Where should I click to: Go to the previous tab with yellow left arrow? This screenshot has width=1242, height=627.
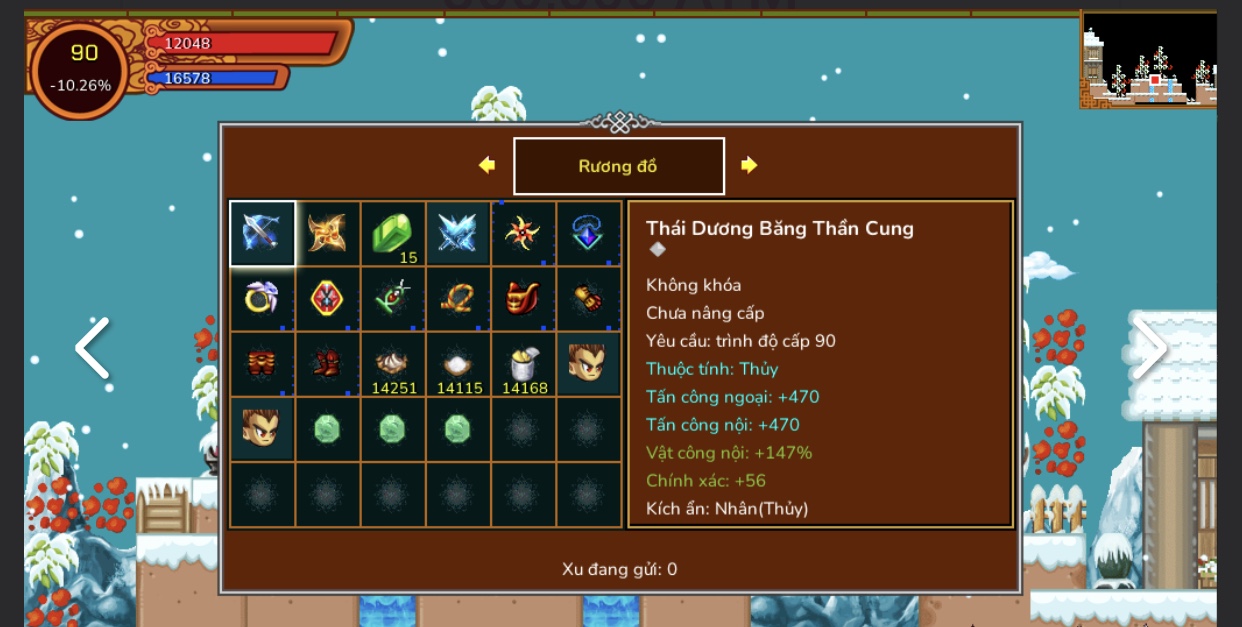[487, 165]
